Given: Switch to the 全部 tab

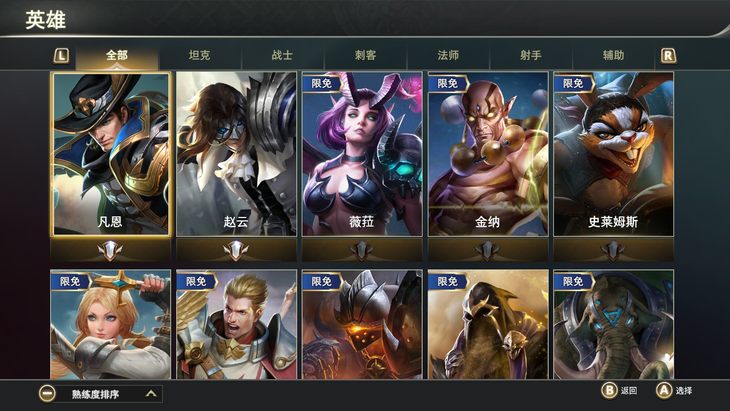Looking at the screenshot, I should point(117,55).
